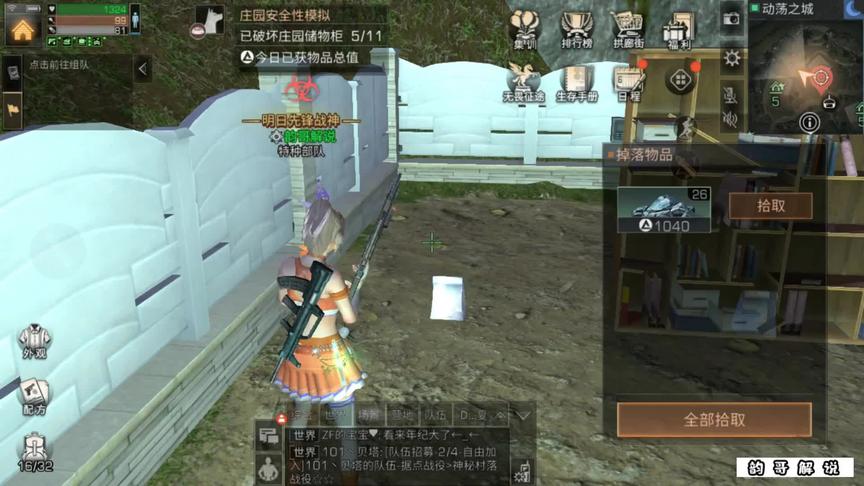Open the backpack showing 16/32
The height and width of the screenshot is (486, 864).
point(35,452)
